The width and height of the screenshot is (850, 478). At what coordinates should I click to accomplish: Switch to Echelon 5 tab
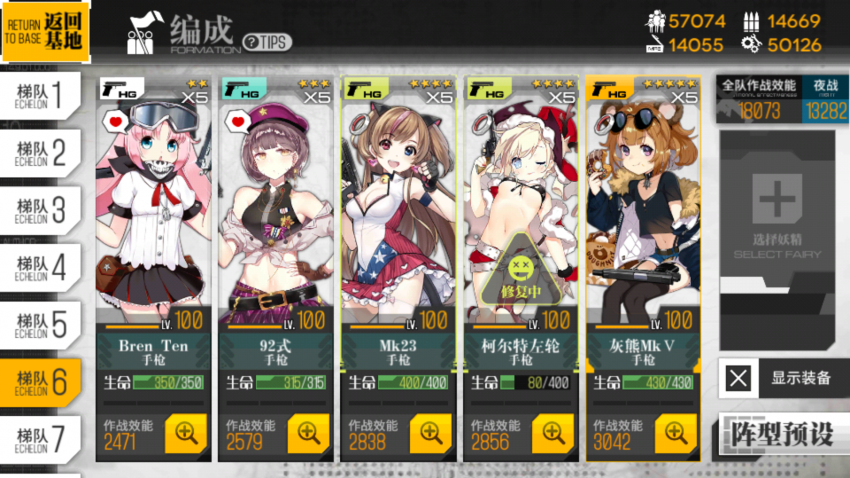tap(40, 324)
